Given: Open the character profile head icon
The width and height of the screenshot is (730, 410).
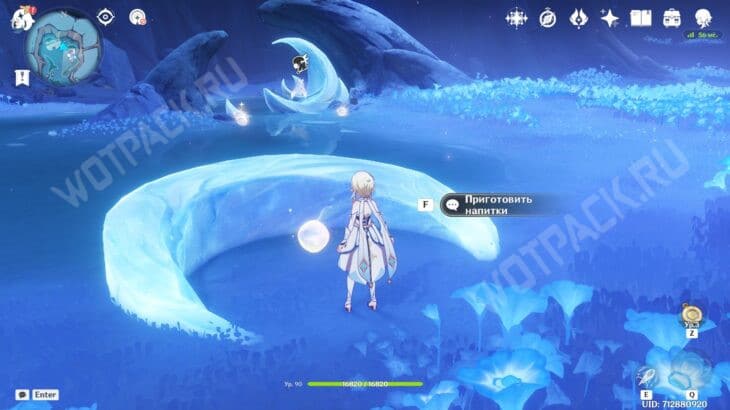Looking at the screenshot, I should 703,18.
